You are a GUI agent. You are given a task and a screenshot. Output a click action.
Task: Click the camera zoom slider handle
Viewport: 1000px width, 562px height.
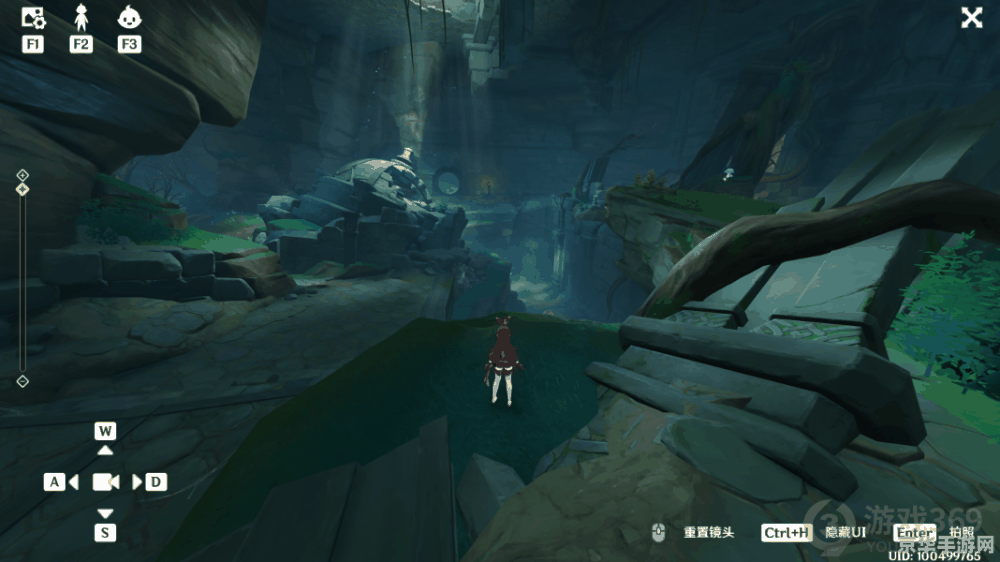22,188
